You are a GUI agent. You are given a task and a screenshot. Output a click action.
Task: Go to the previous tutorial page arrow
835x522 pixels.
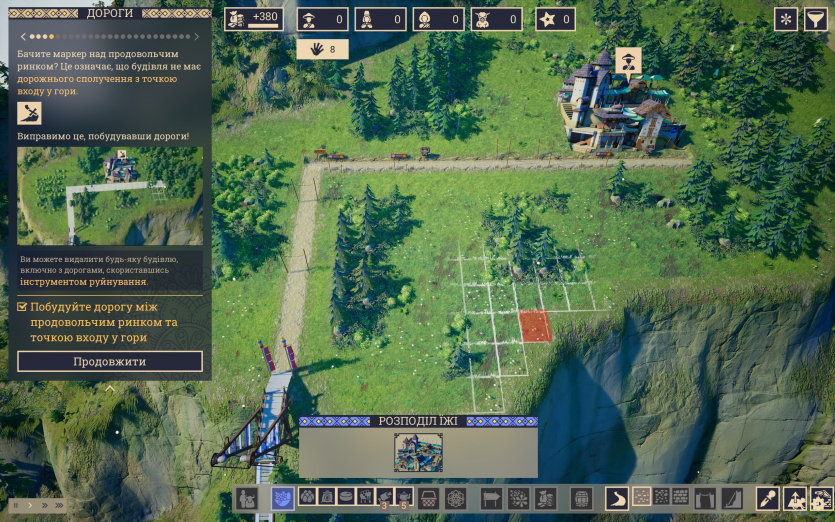(22, 37)
